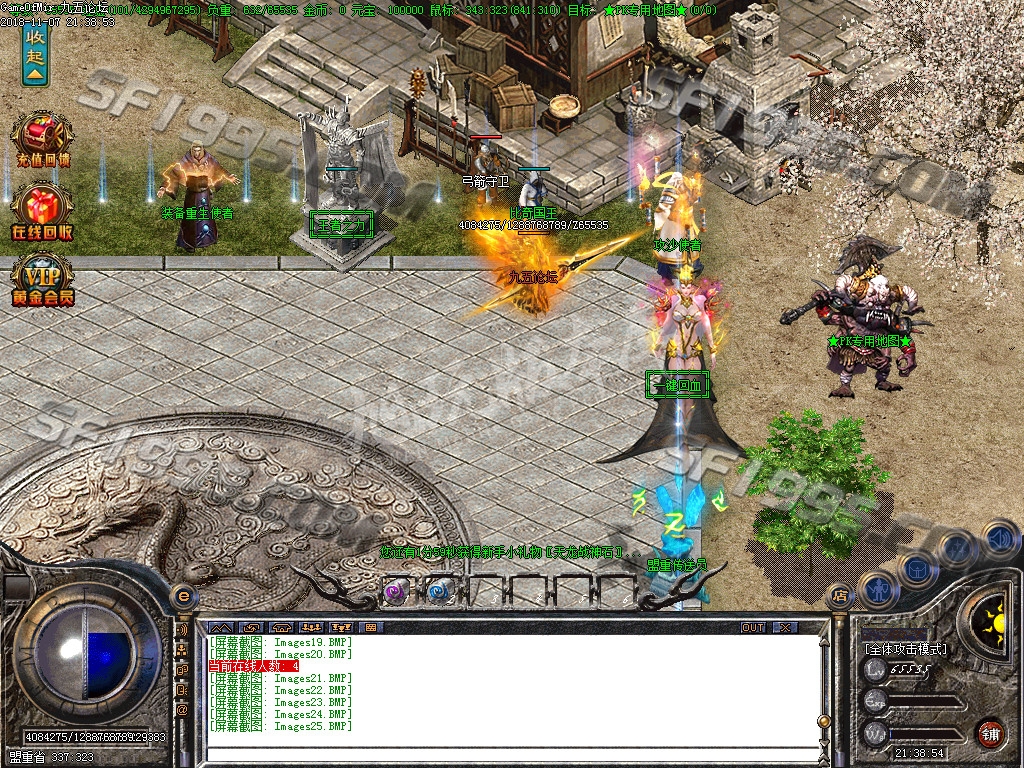Open the 充值回馈 recharge reward chest

coord(42,138)
